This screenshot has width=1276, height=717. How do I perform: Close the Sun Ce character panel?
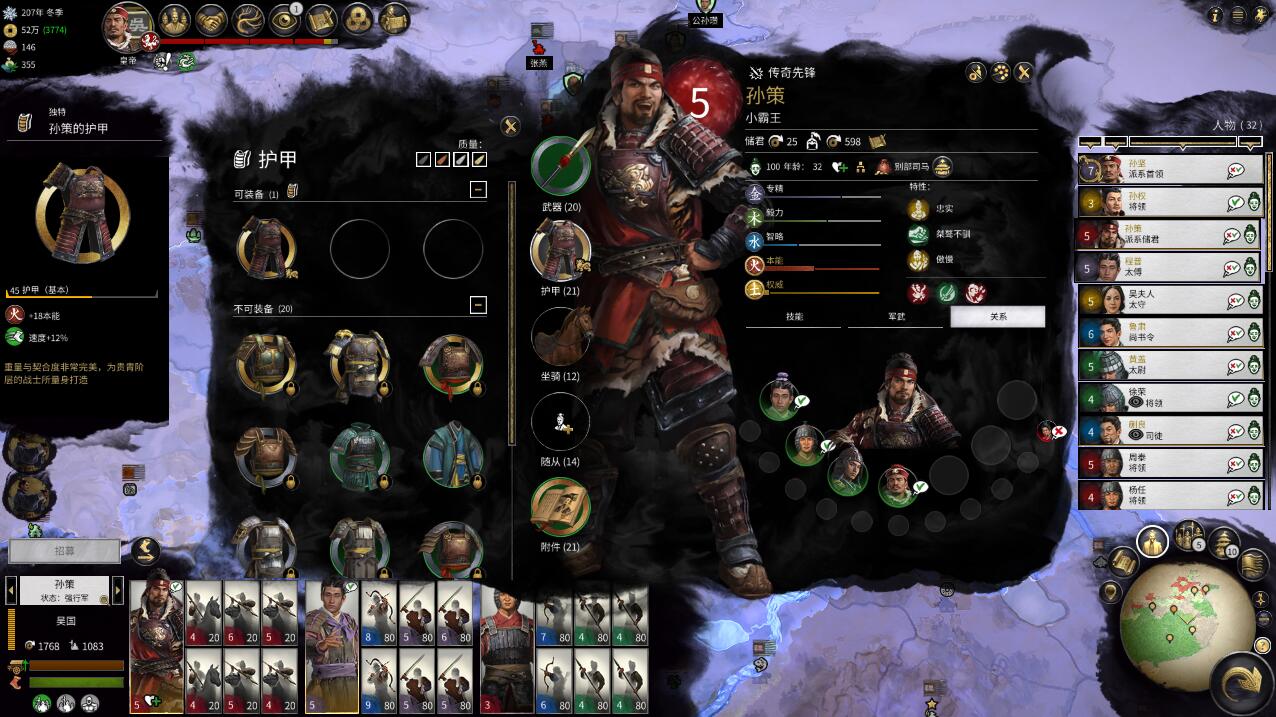pyautogui.click(x=1024, y=72)
